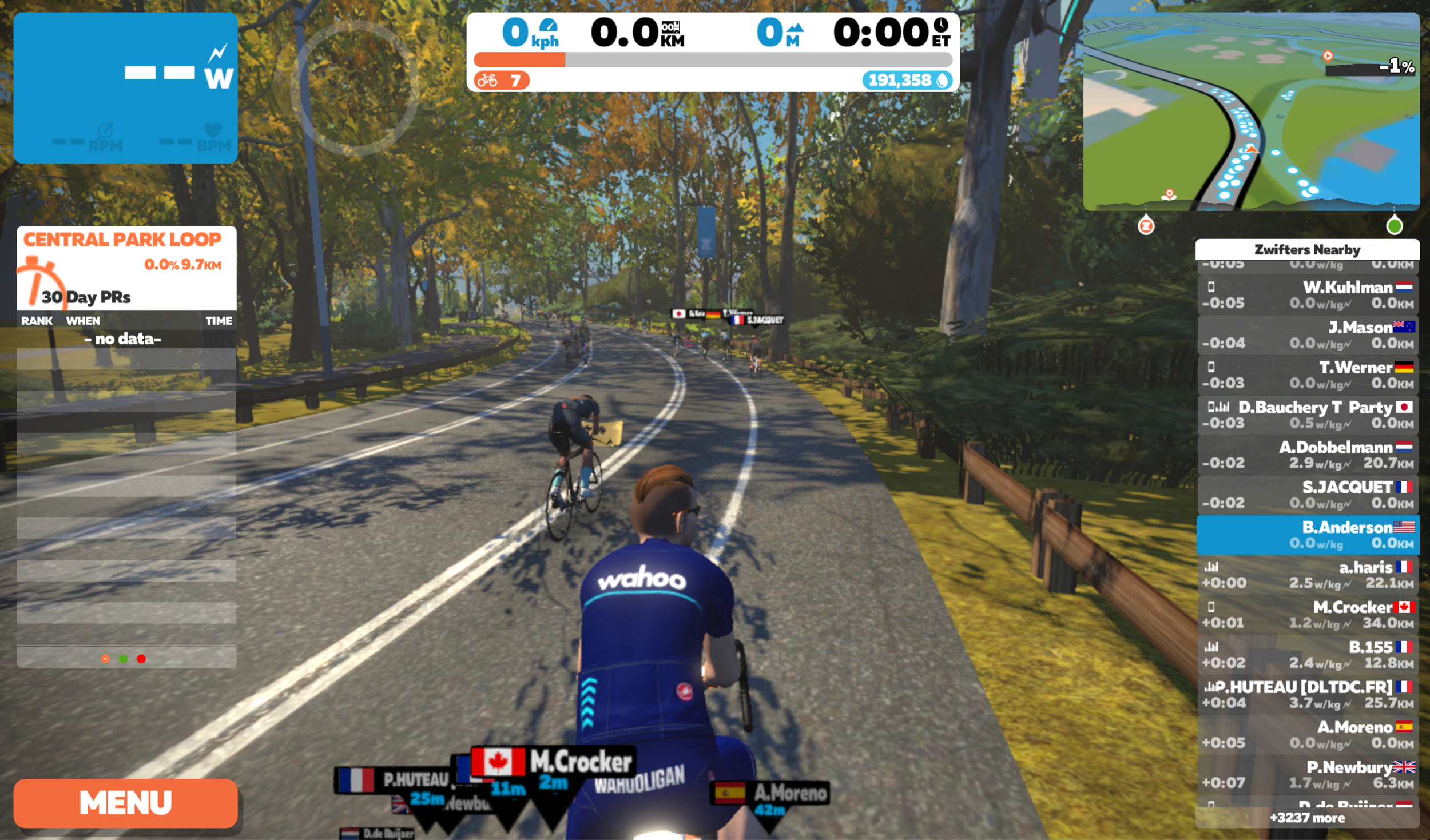Select P.Newbury in Zwifters Nearby
Viewport: 1430px width, 840px height.
1308,775
